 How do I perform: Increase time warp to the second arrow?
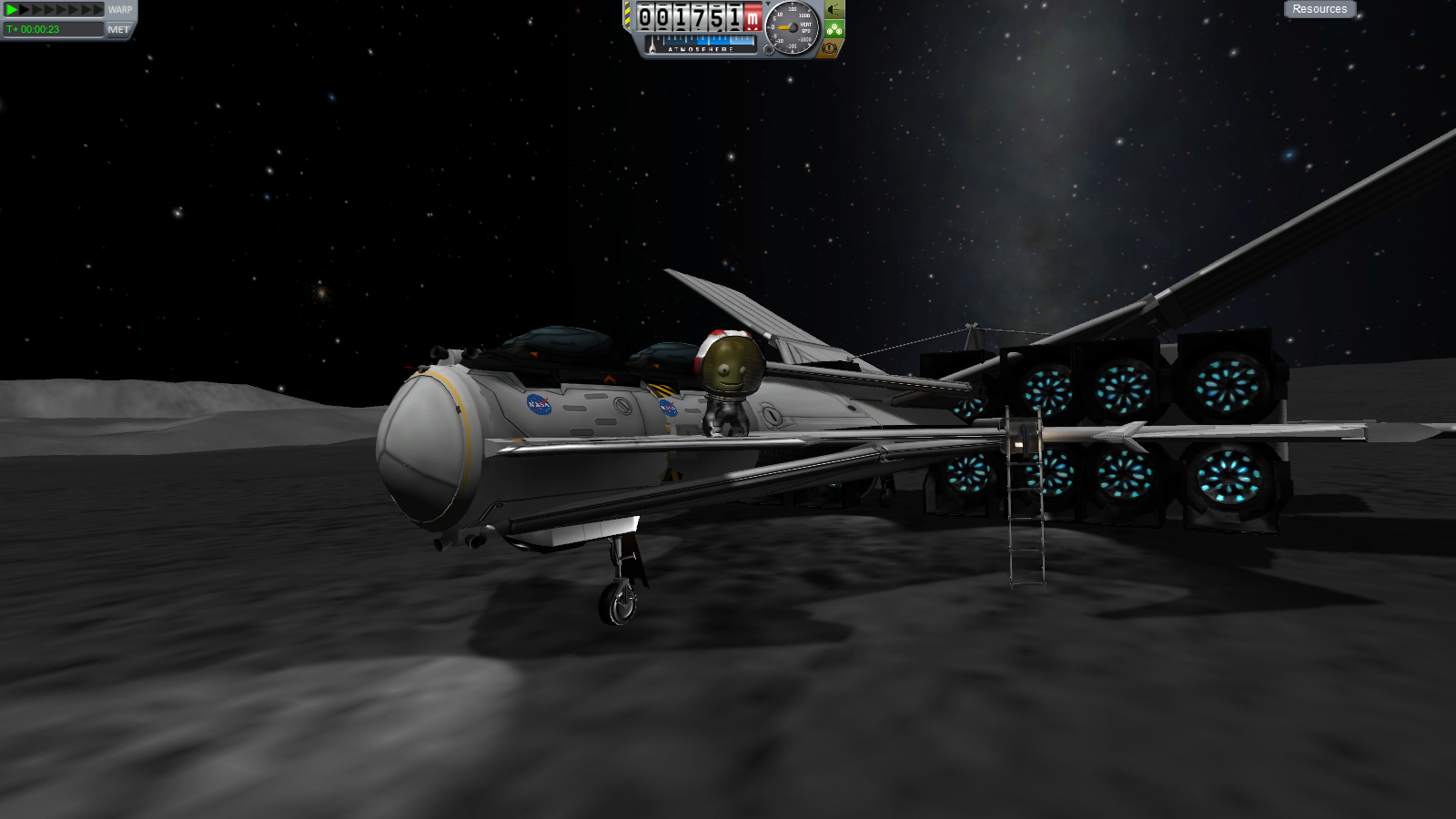[25, 9]
